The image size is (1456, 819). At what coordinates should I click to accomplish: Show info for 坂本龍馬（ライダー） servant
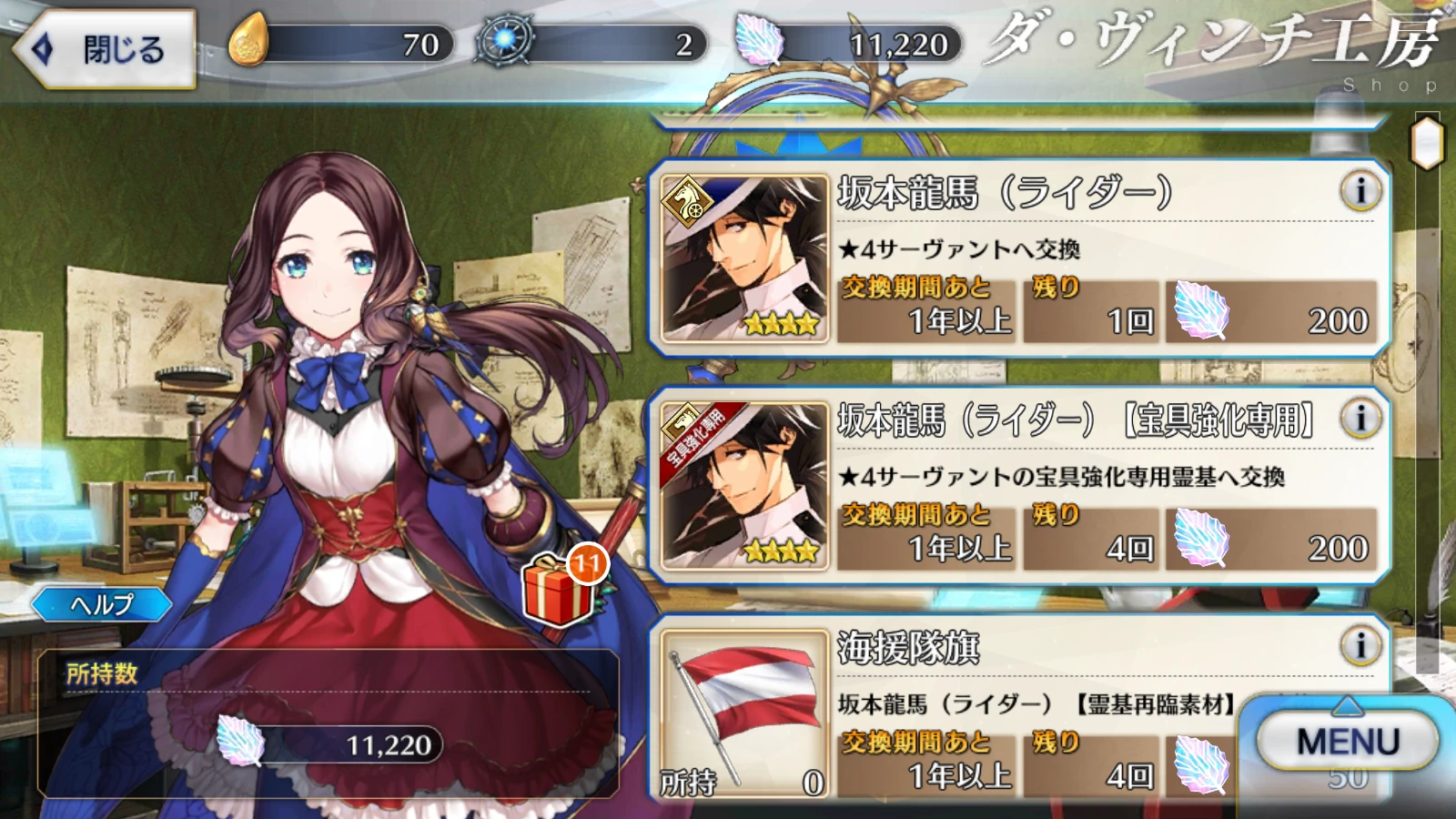coord(1360,191)
